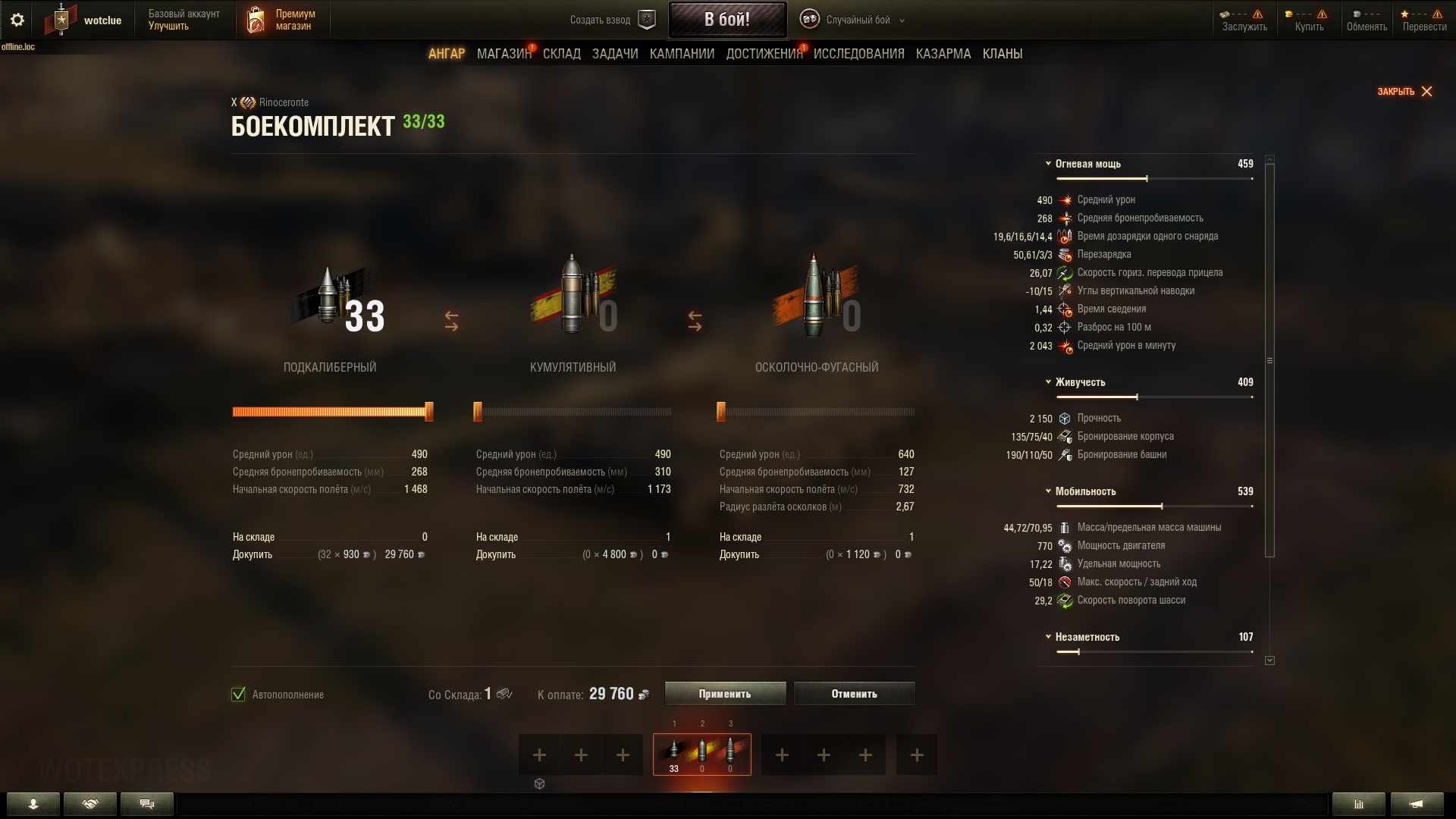This screenshot has width=1456, height=819.
Task: Open the ЗАДАЧИ tab
Action: [615, 54]
